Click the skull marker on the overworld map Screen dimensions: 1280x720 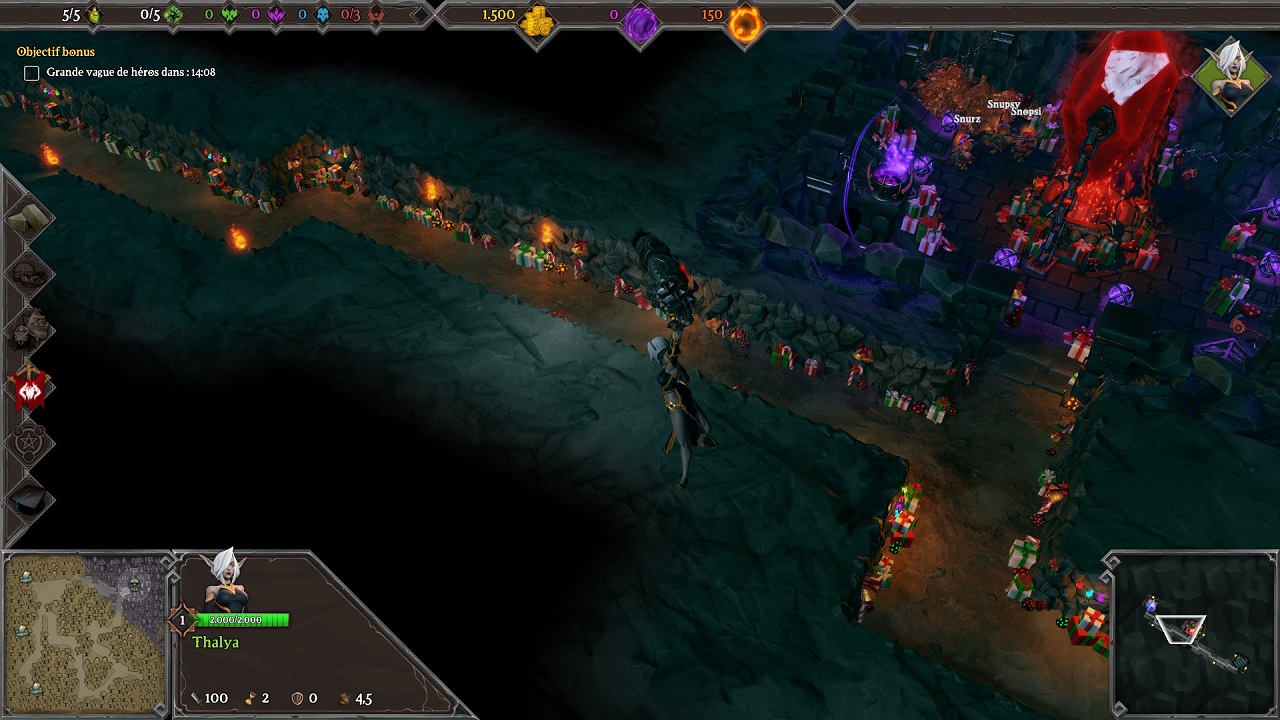[x=134, y=583]
